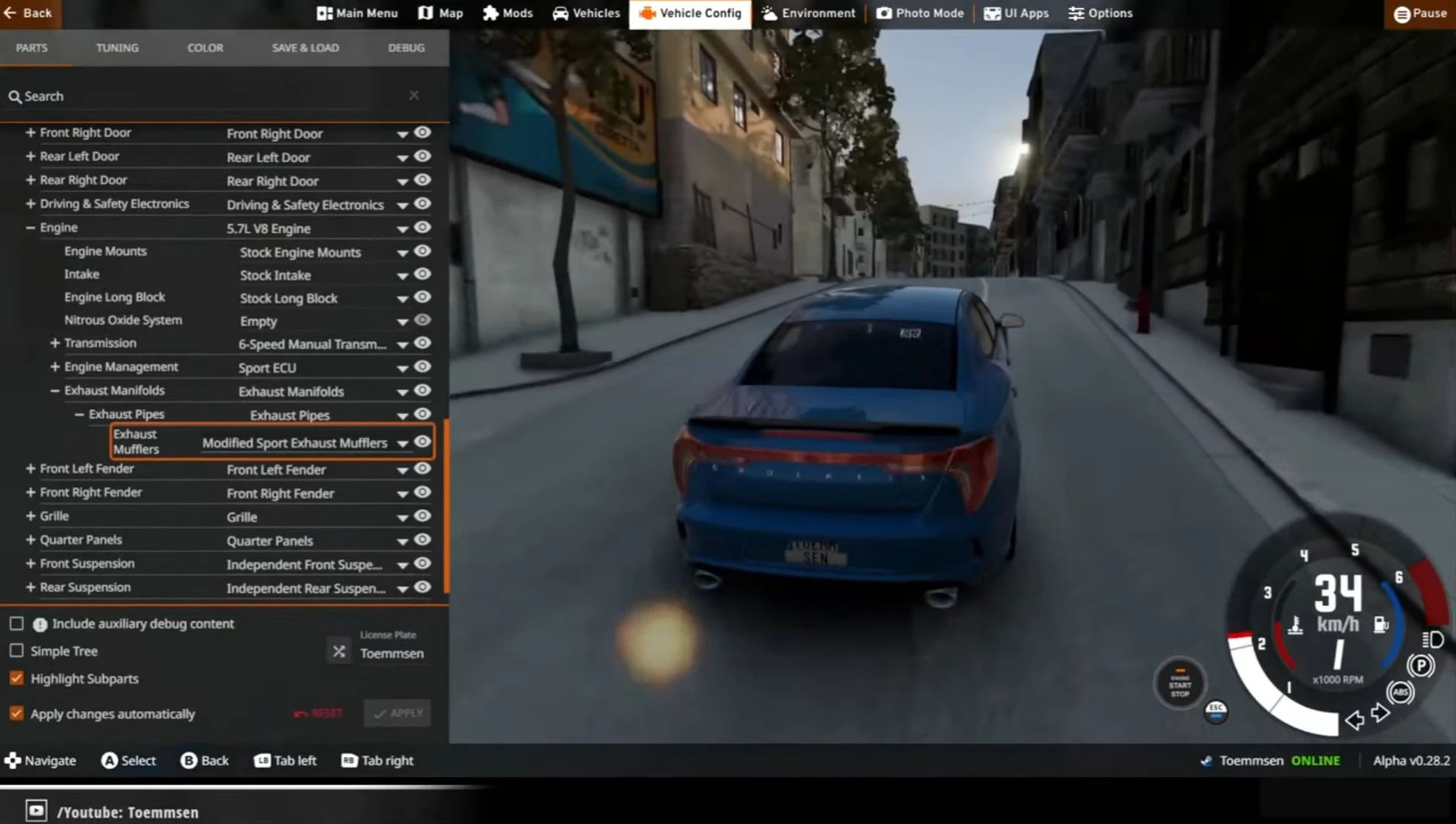The width and height of the screenshot is (1456, 824).
Task: Apply the current part changes
Action: coord(396,713)
